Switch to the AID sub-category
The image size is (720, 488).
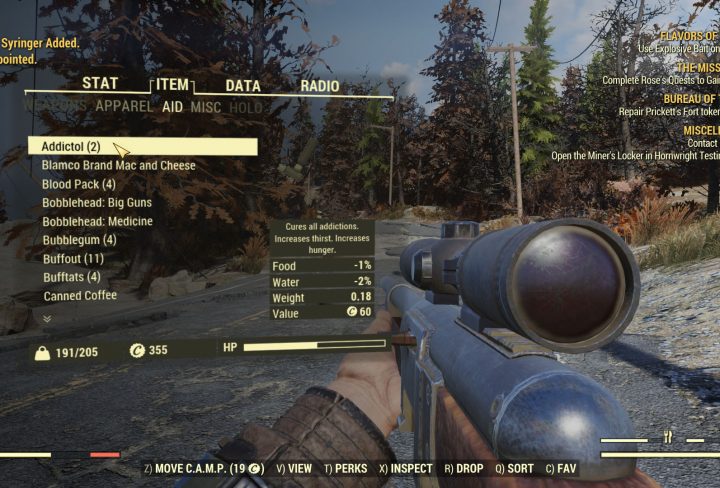tap(173, 106)
